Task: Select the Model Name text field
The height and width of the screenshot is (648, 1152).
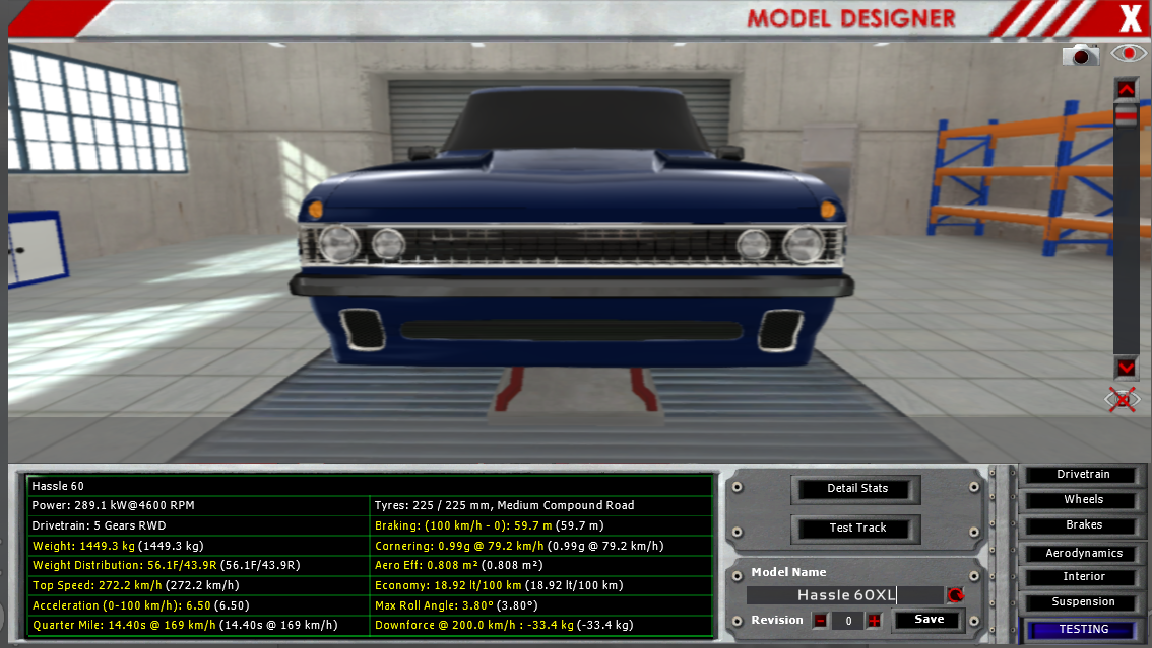Action: (845, 595)
